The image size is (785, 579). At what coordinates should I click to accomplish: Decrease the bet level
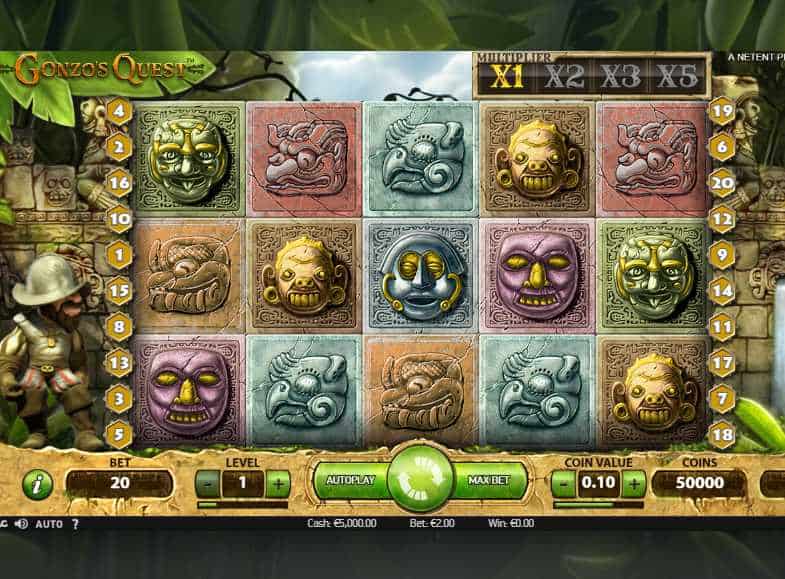click(x=207, y=484)
